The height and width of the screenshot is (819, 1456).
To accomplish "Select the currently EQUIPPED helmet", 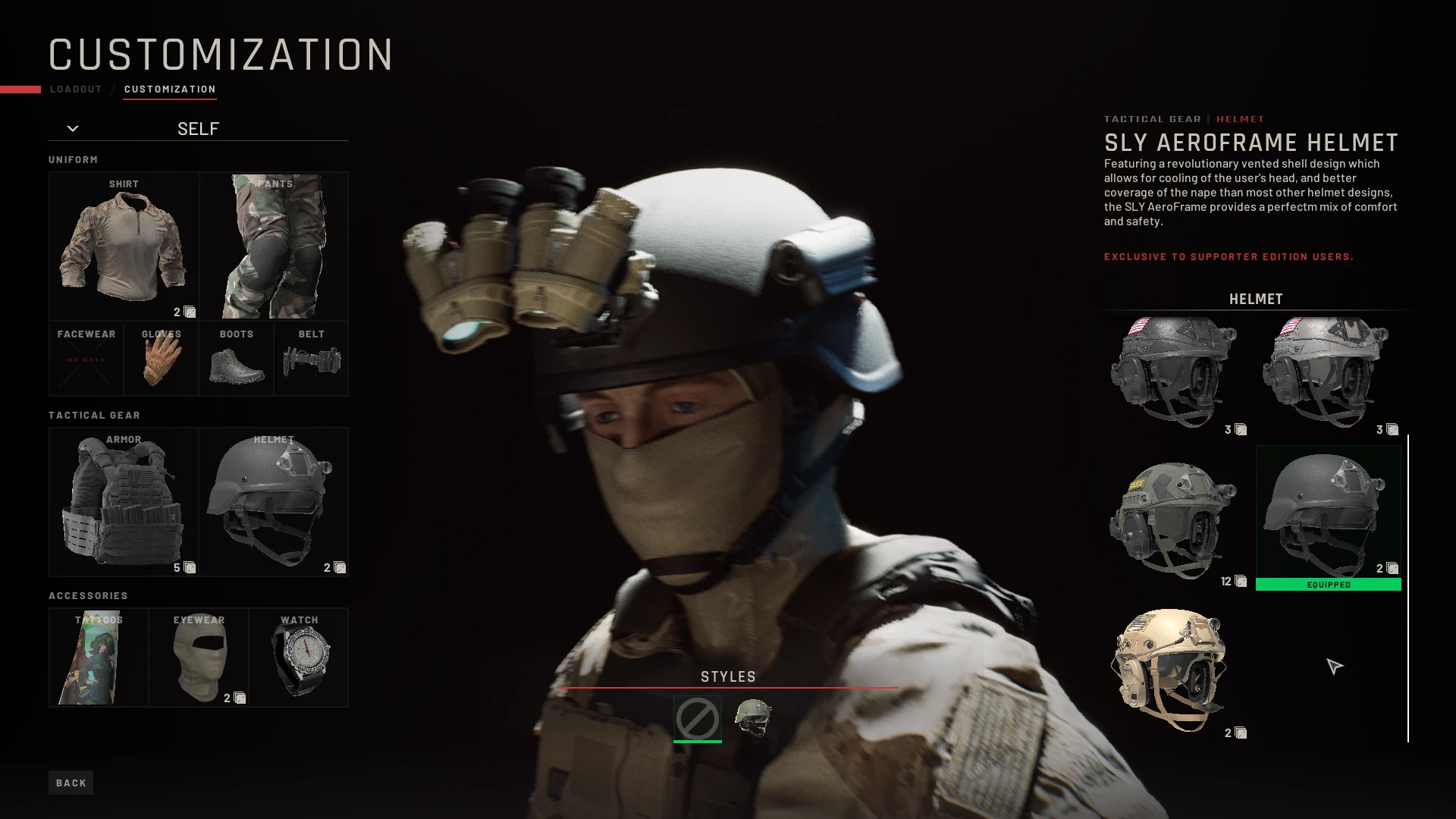I will 1328,516.
